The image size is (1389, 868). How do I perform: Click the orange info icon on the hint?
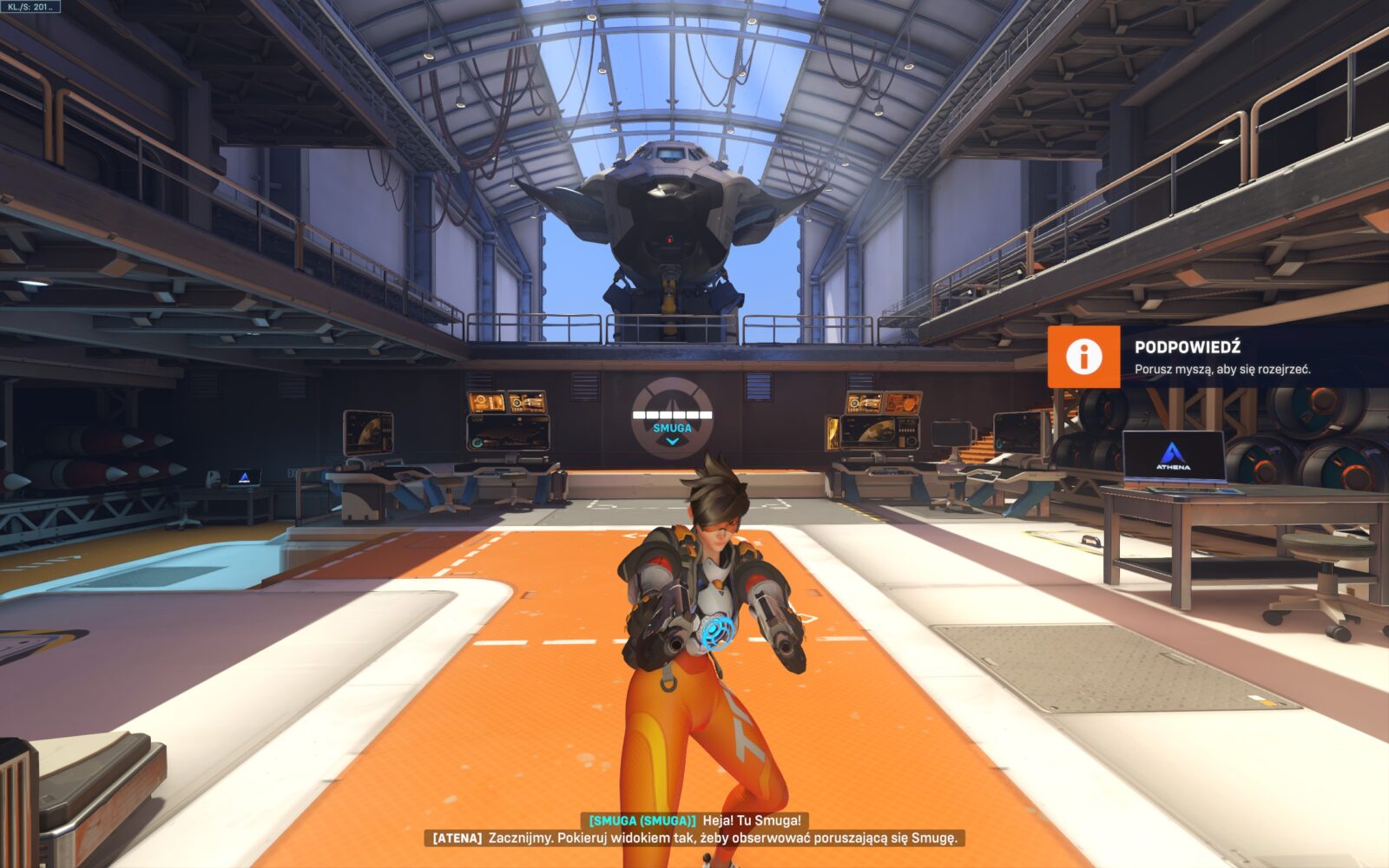click(x=1083, y=357)
